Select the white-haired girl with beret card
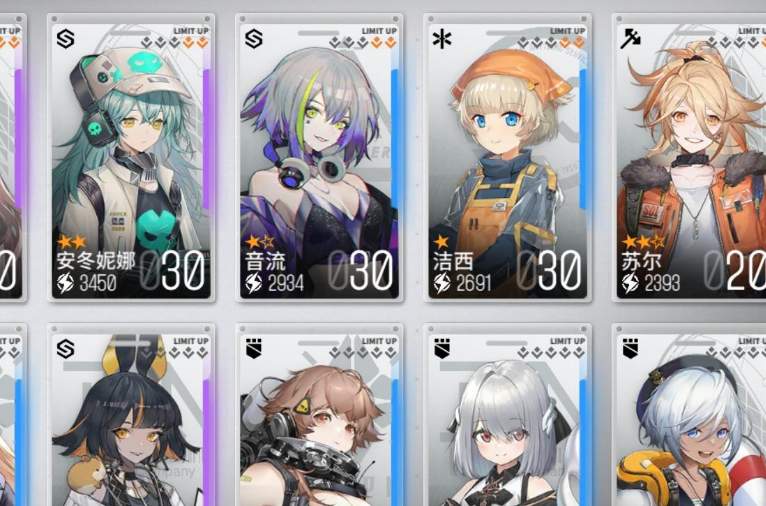Screen dimensions: 766x506 click(x=690, y=420)
